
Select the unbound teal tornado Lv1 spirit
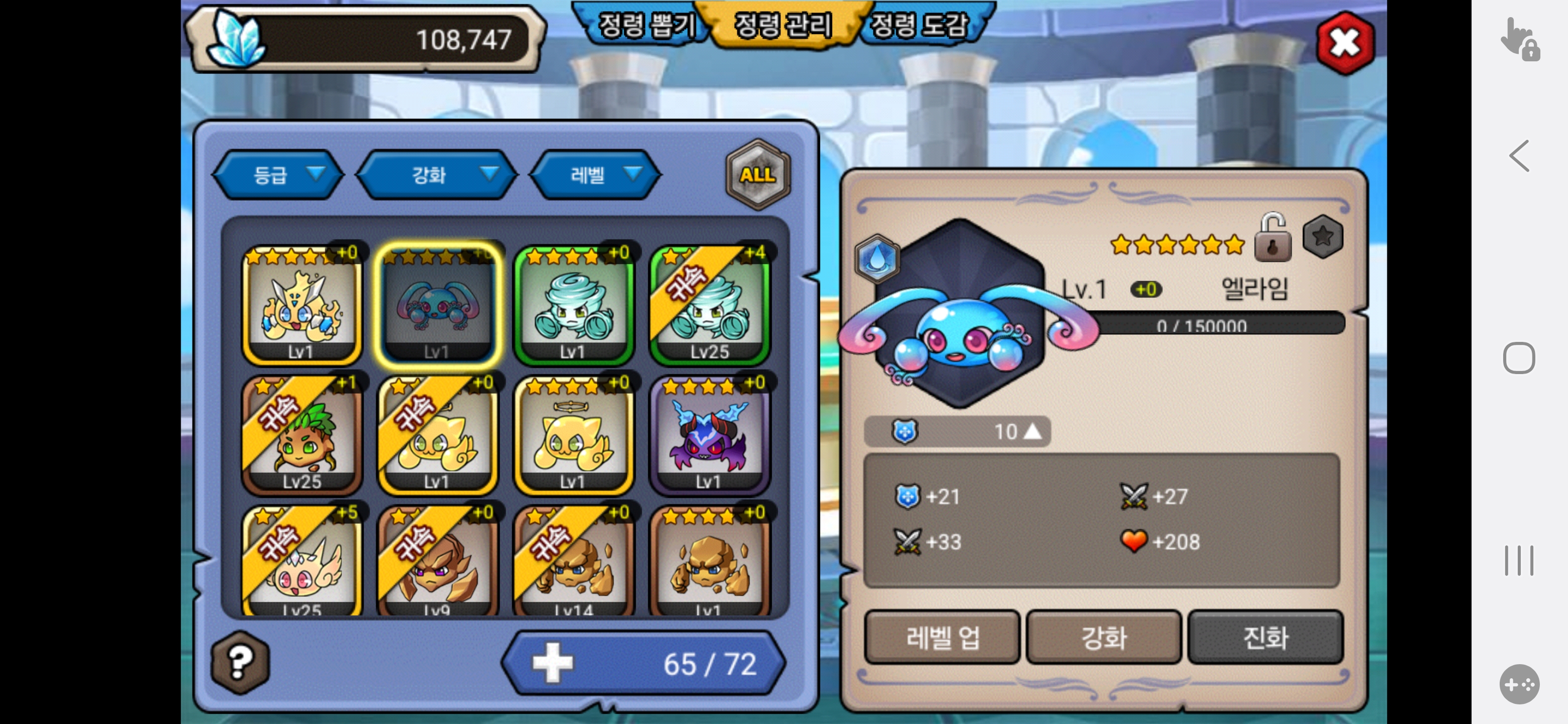tap(573, 305)
